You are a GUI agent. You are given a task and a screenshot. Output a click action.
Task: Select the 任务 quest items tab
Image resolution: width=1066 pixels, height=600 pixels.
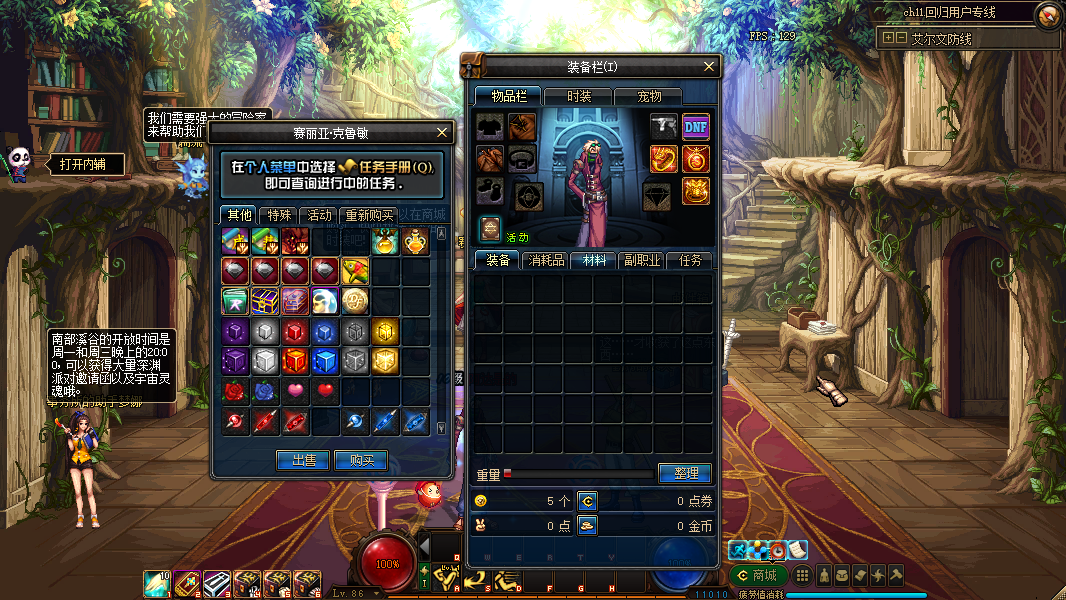click(x=690, y=260)
